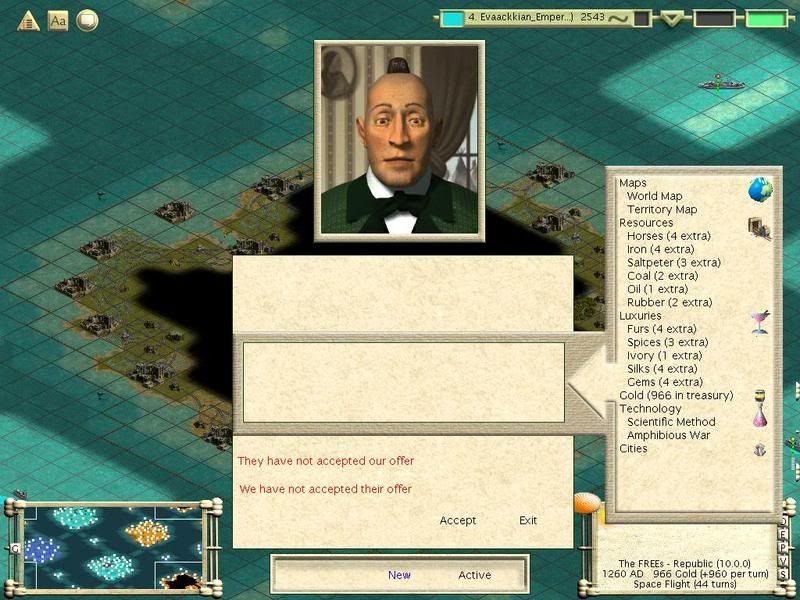This screenshot has height=600, width=800.
Task: Offer Scientific Method technology
Action: 671,422
